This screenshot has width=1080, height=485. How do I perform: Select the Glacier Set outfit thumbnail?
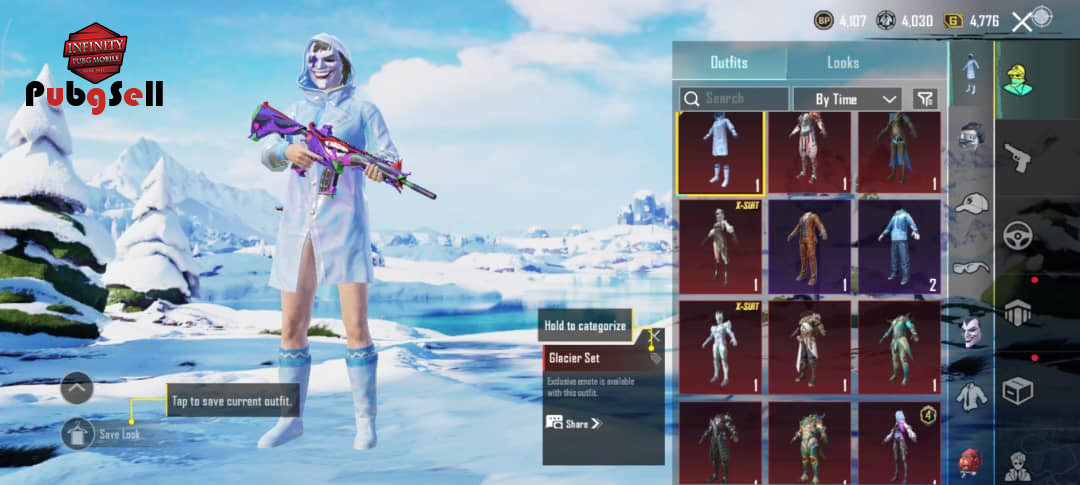pos(720,153)
